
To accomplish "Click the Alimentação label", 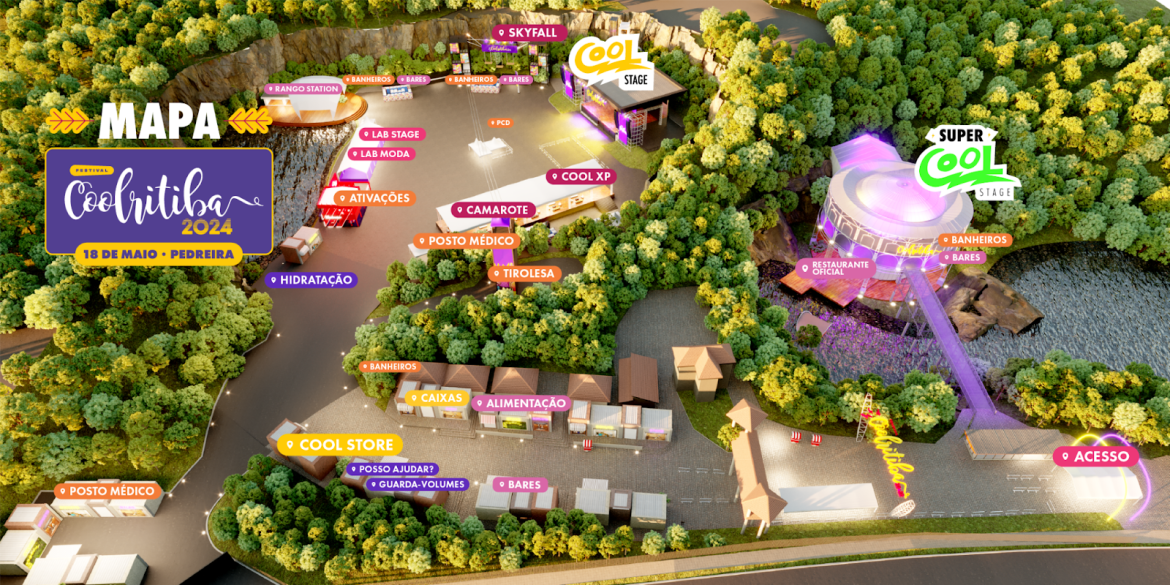I will click(521, 403).
